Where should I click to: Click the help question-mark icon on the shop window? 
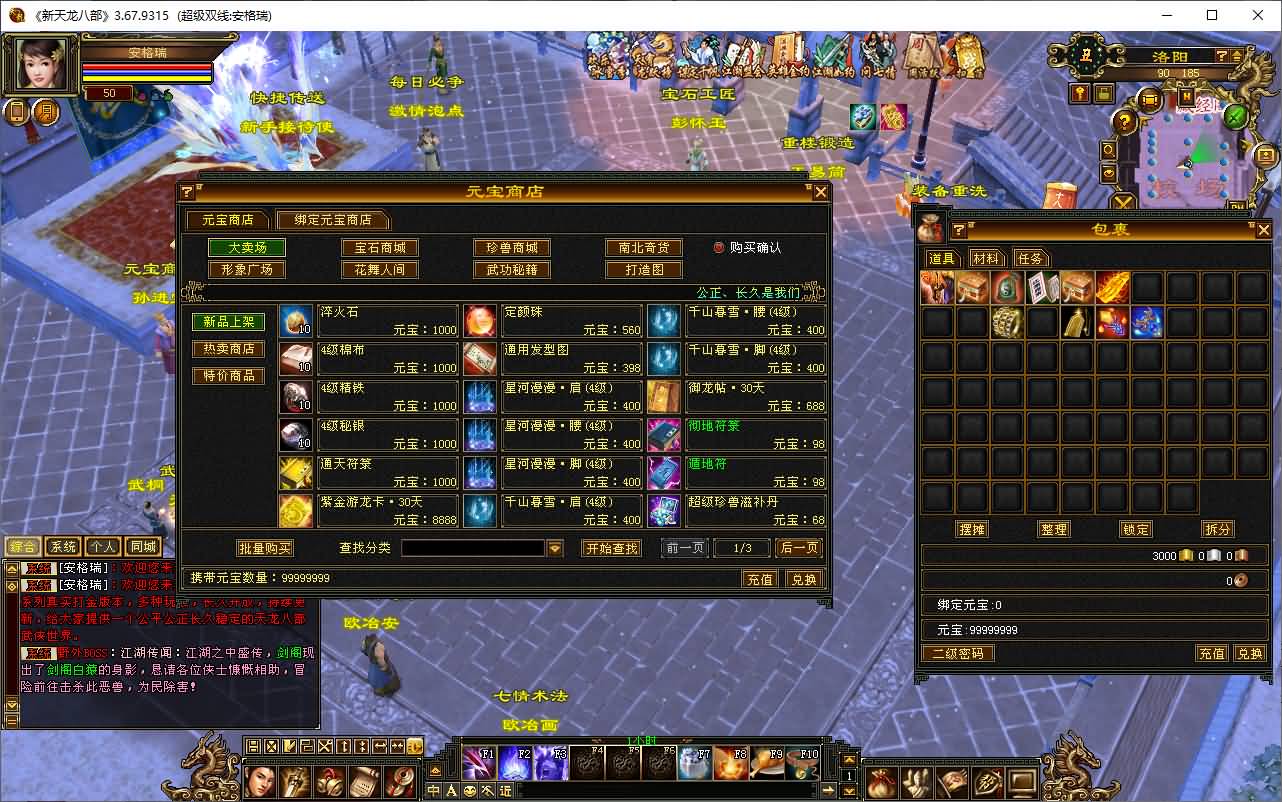tap(186, 192)
